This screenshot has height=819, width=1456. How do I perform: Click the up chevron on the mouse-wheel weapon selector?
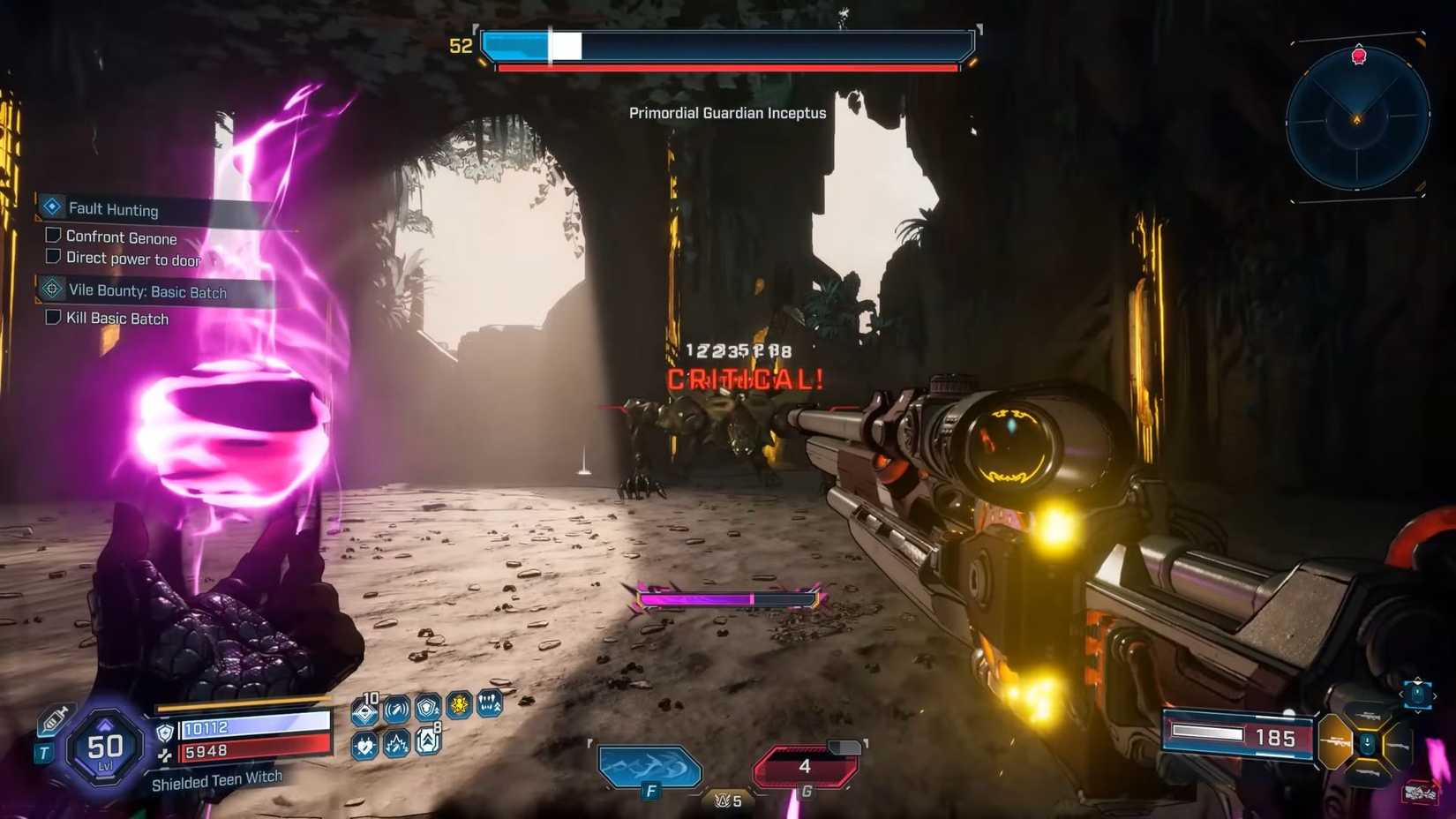tap(1417, 680)
